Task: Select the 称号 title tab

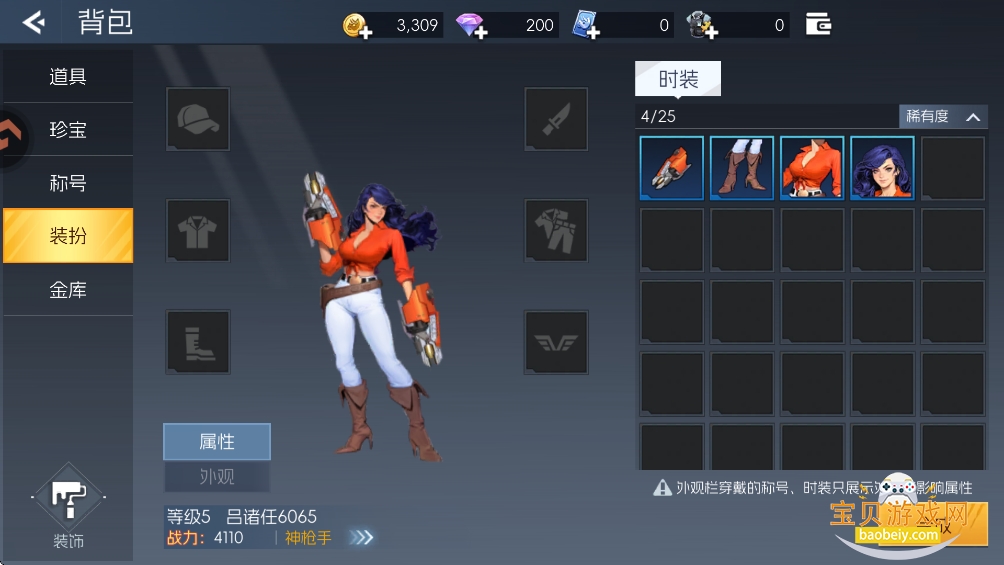Action: pyautogui.click(x=68, y=183)
